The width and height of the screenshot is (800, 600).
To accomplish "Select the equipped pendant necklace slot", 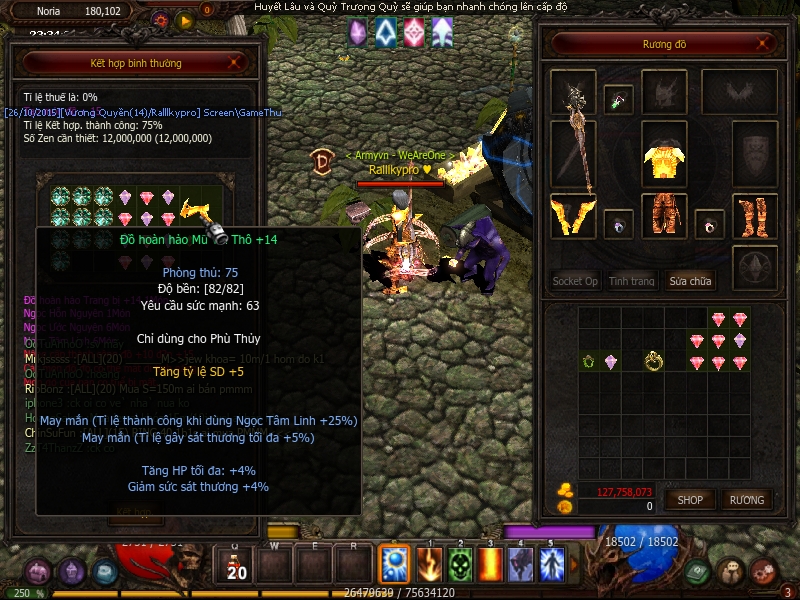I will click(x=619, y=100).
